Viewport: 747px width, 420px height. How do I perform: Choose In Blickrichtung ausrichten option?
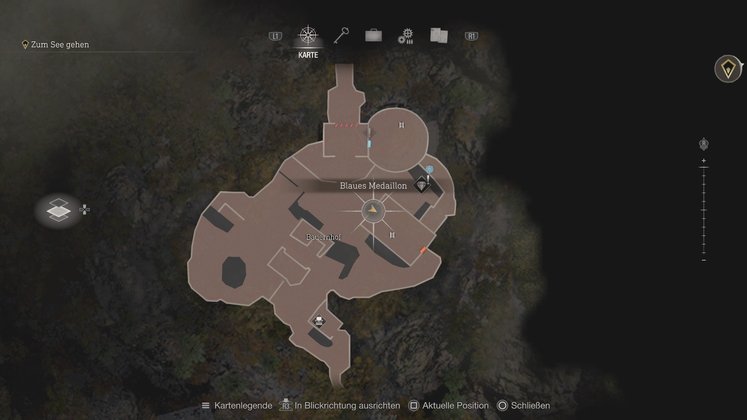pos(340,405)
